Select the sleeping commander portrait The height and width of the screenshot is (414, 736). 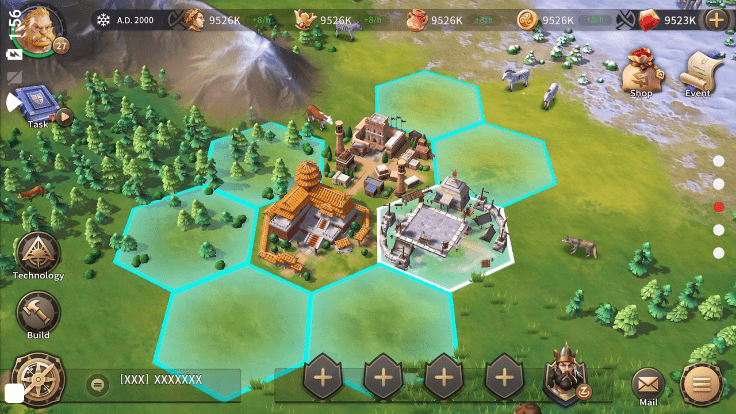coord(566,378)
